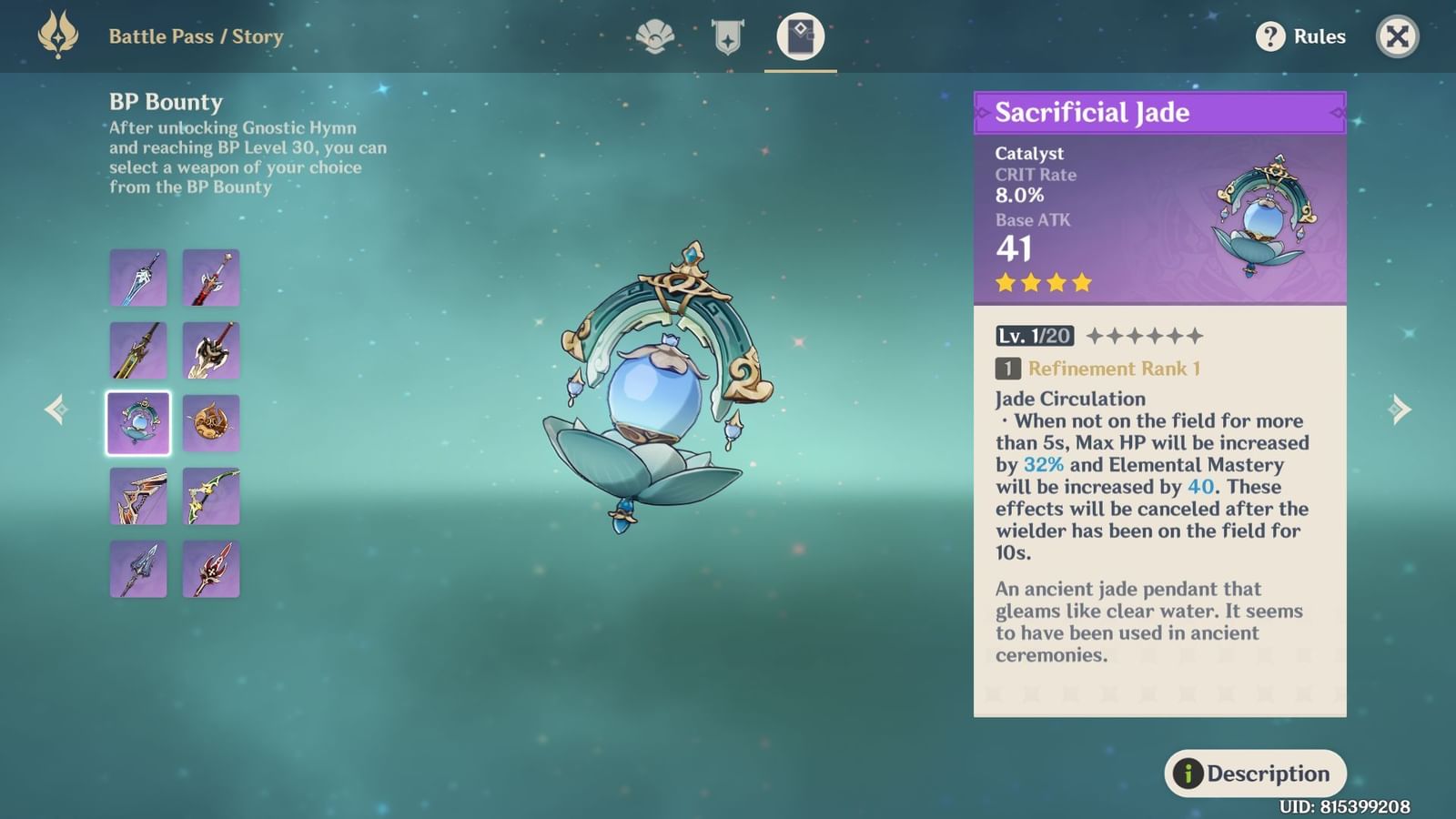Select the red bow weapon icon
The height and width of the screenshot is (819, 1456).
pyautogui.click(x=138, y=494)
